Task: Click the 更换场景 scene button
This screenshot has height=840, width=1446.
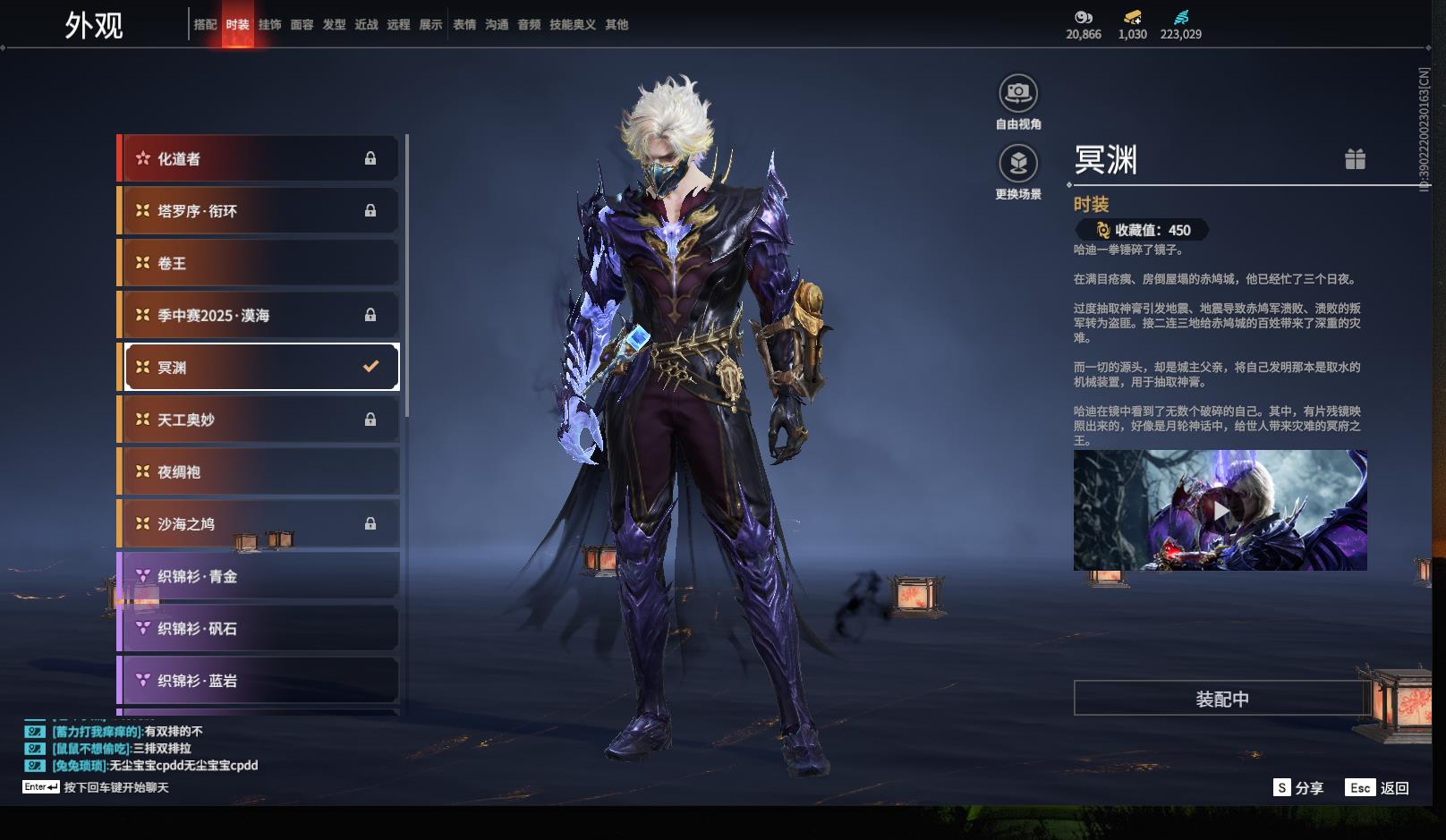Action: [1018, 164]
